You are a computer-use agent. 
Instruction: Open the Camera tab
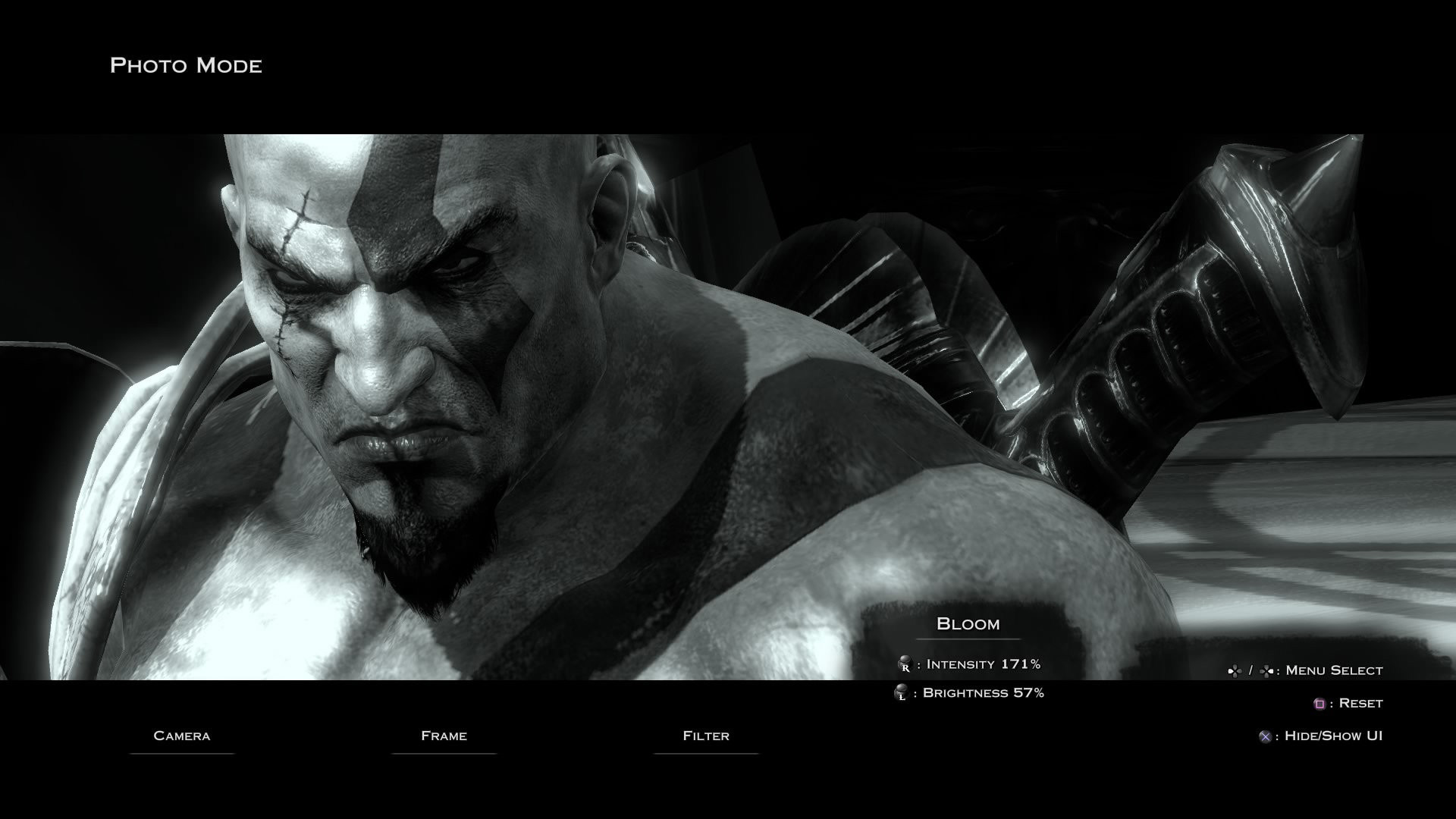click(x=182, y=736)
